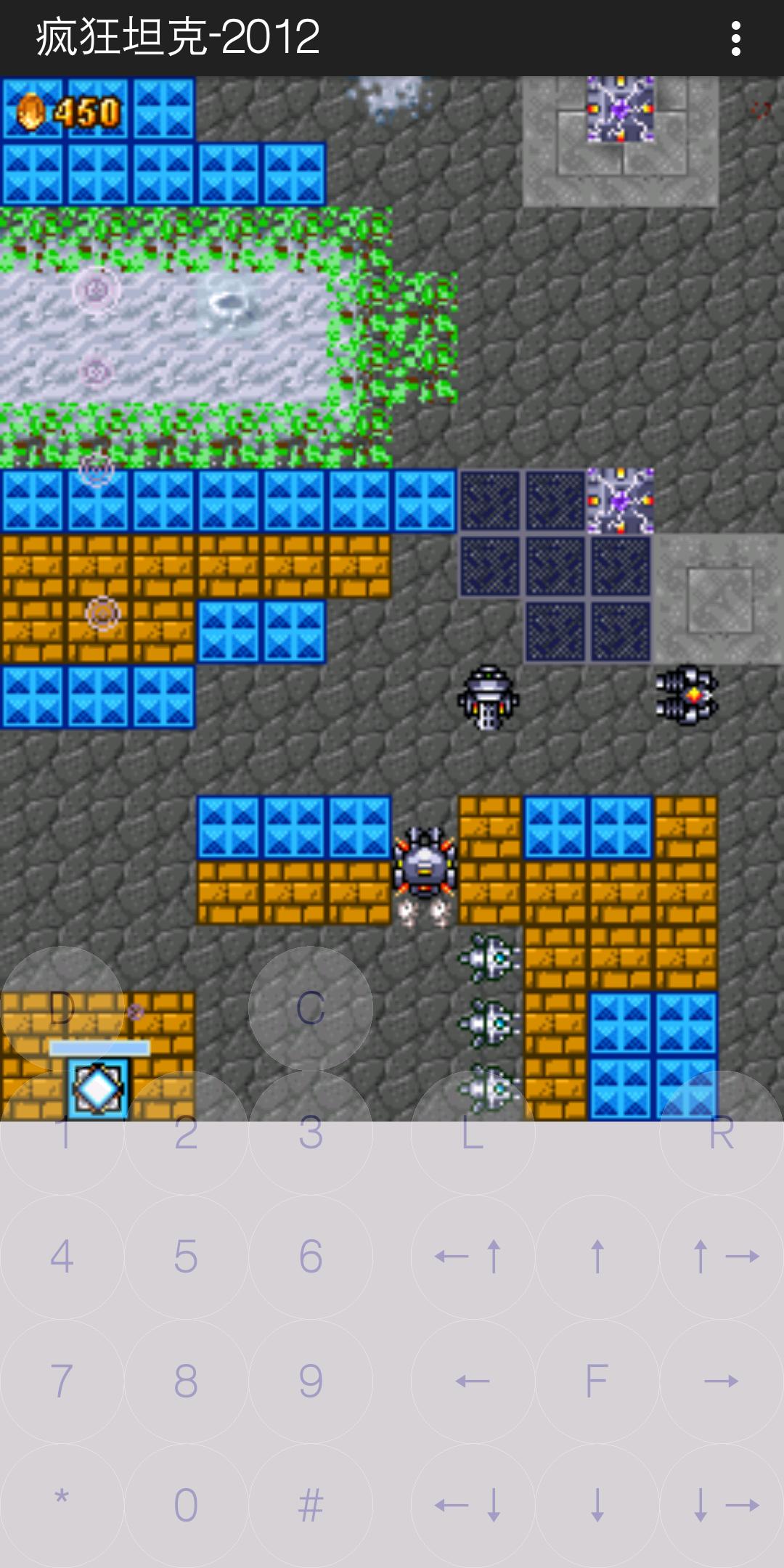
Task: Tap number 9 on the keypad
Action: [311, 1381]
